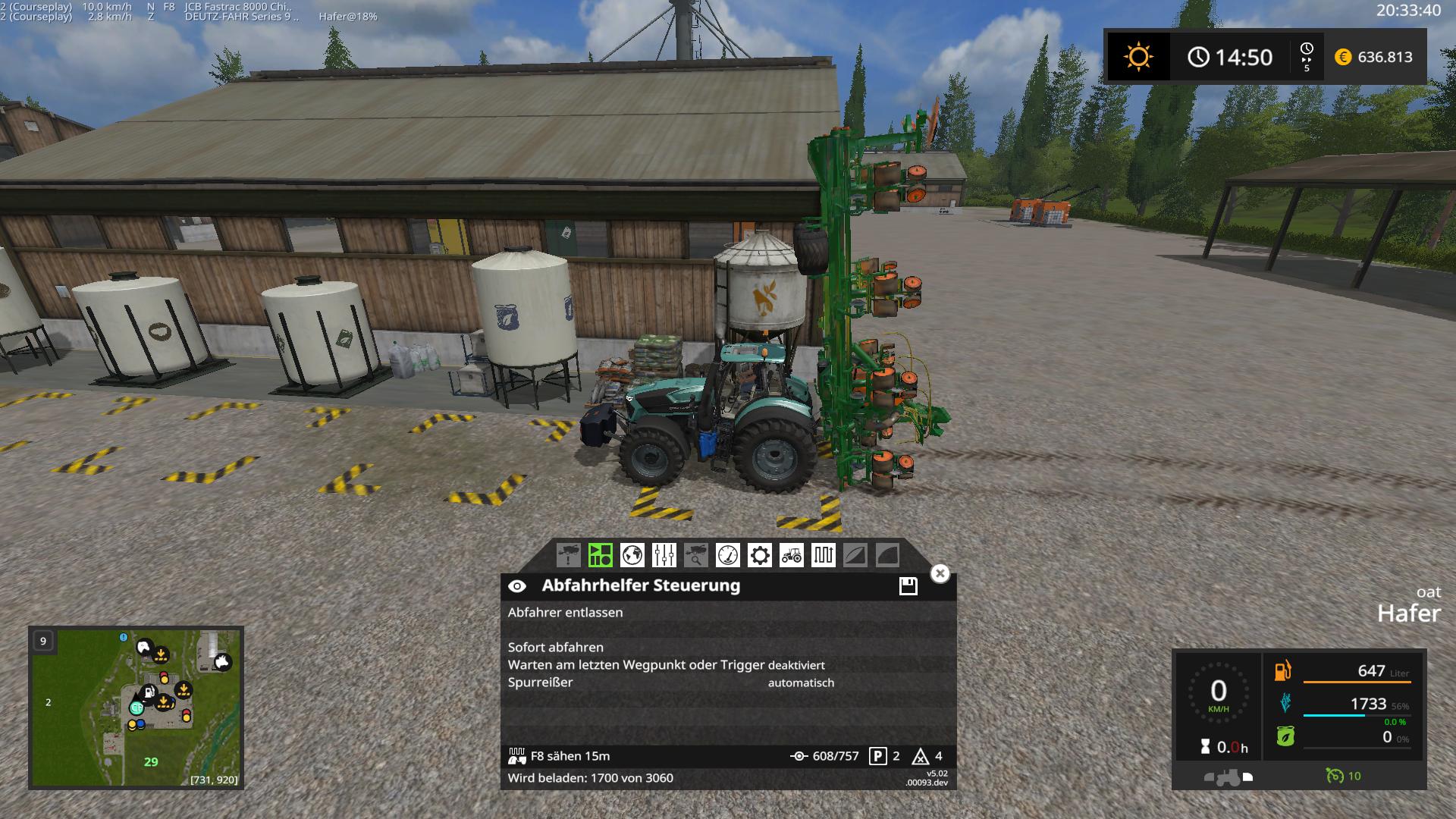The width and height of the screenshot is (1456, 819).
Task: Open the field course lanes tab
Action: coord(823,555)
